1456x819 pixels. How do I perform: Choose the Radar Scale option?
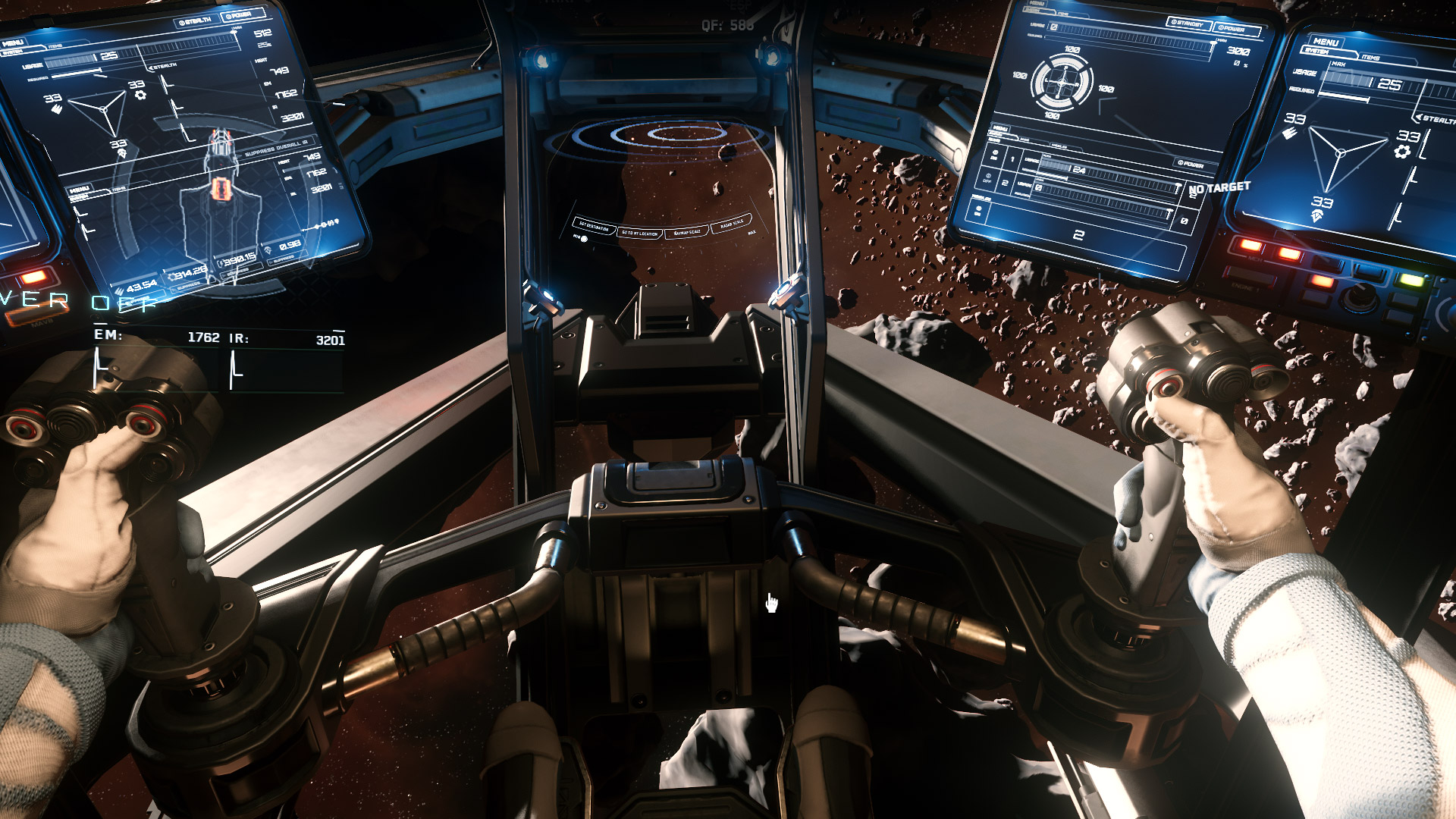(x=732, y=224)
